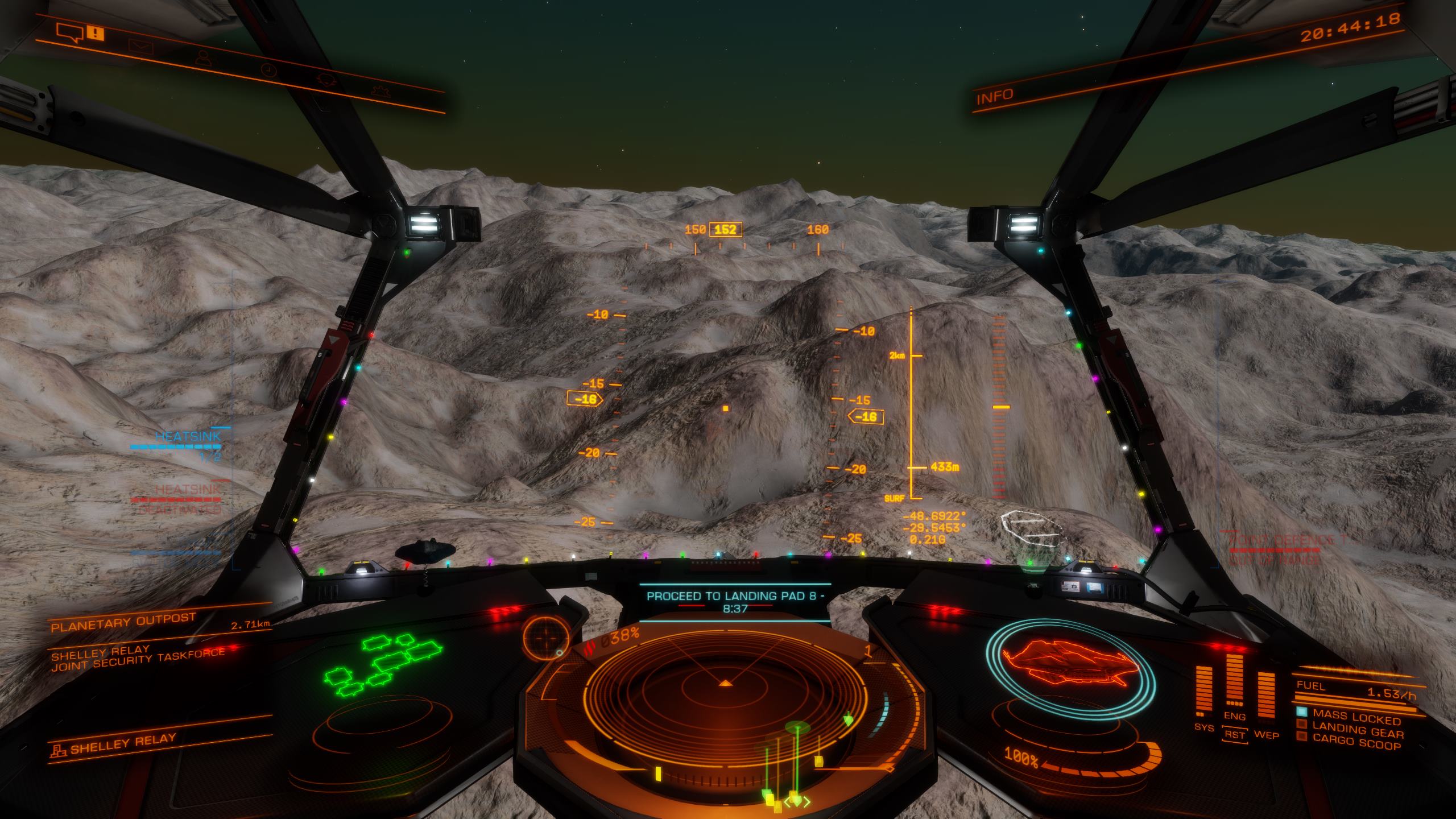Screen dimensions: 1456x819
Task: Show the clock history tab
Action: click(268, 69)
